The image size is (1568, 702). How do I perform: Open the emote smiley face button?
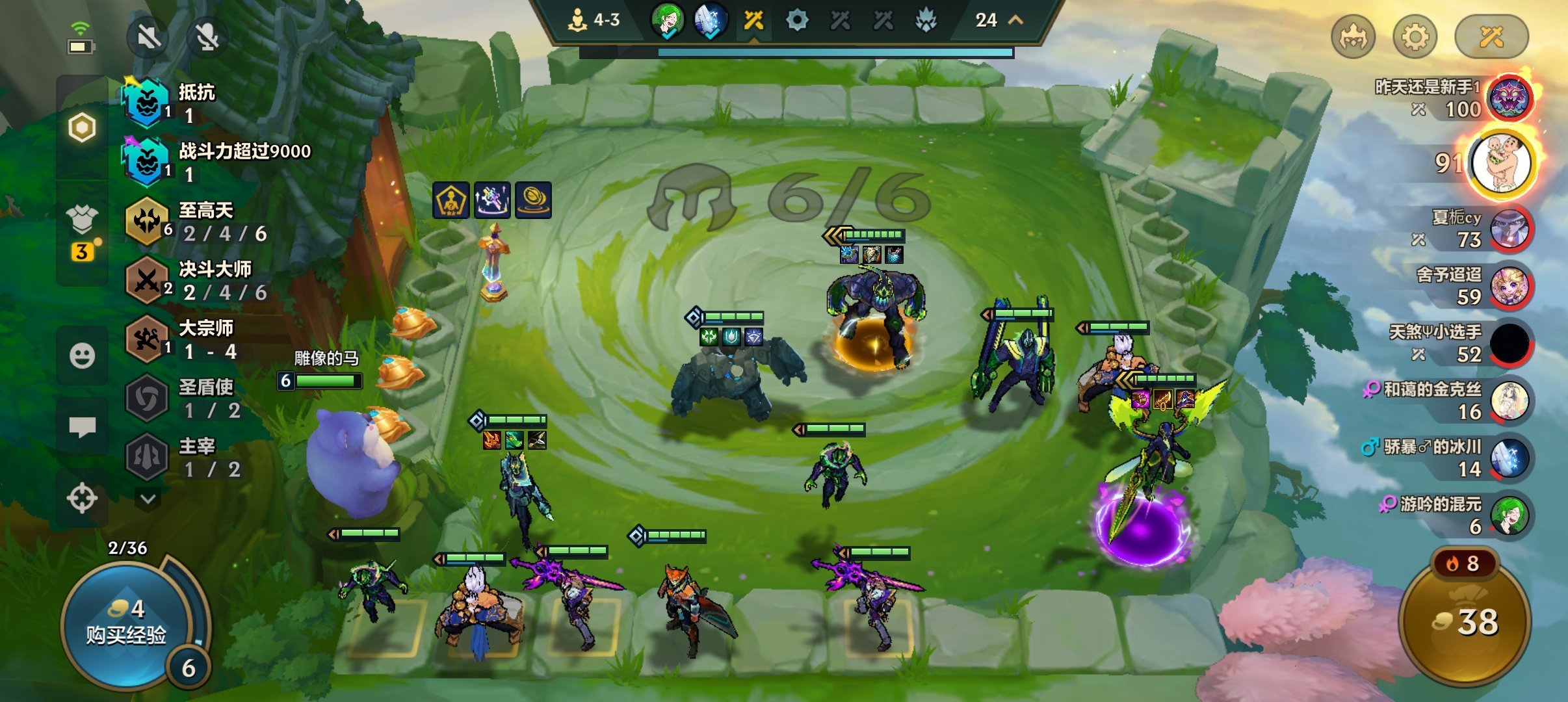pos(82,356)
